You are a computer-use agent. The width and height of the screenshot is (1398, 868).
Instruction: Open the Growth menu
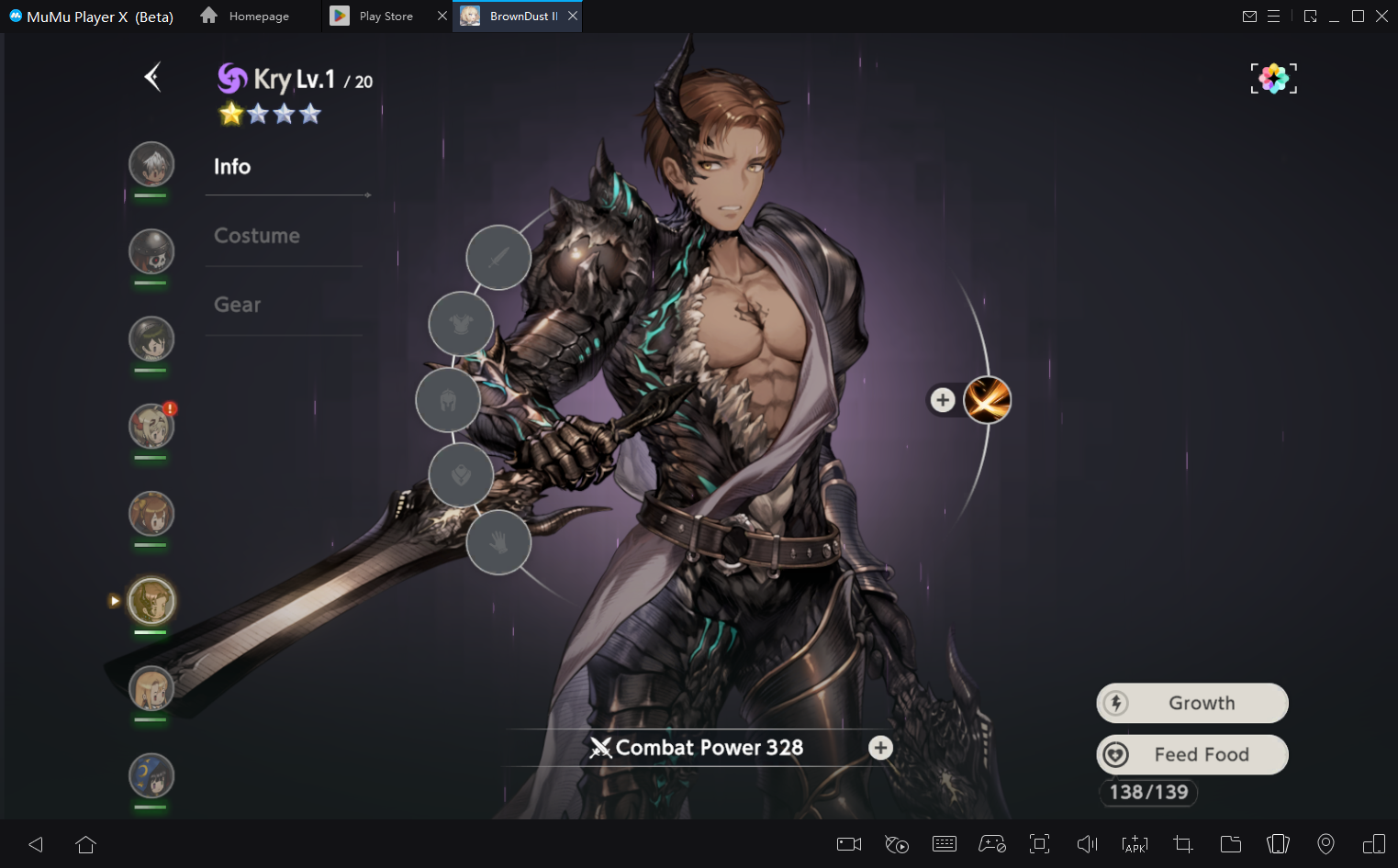(x=1192, y=703)
